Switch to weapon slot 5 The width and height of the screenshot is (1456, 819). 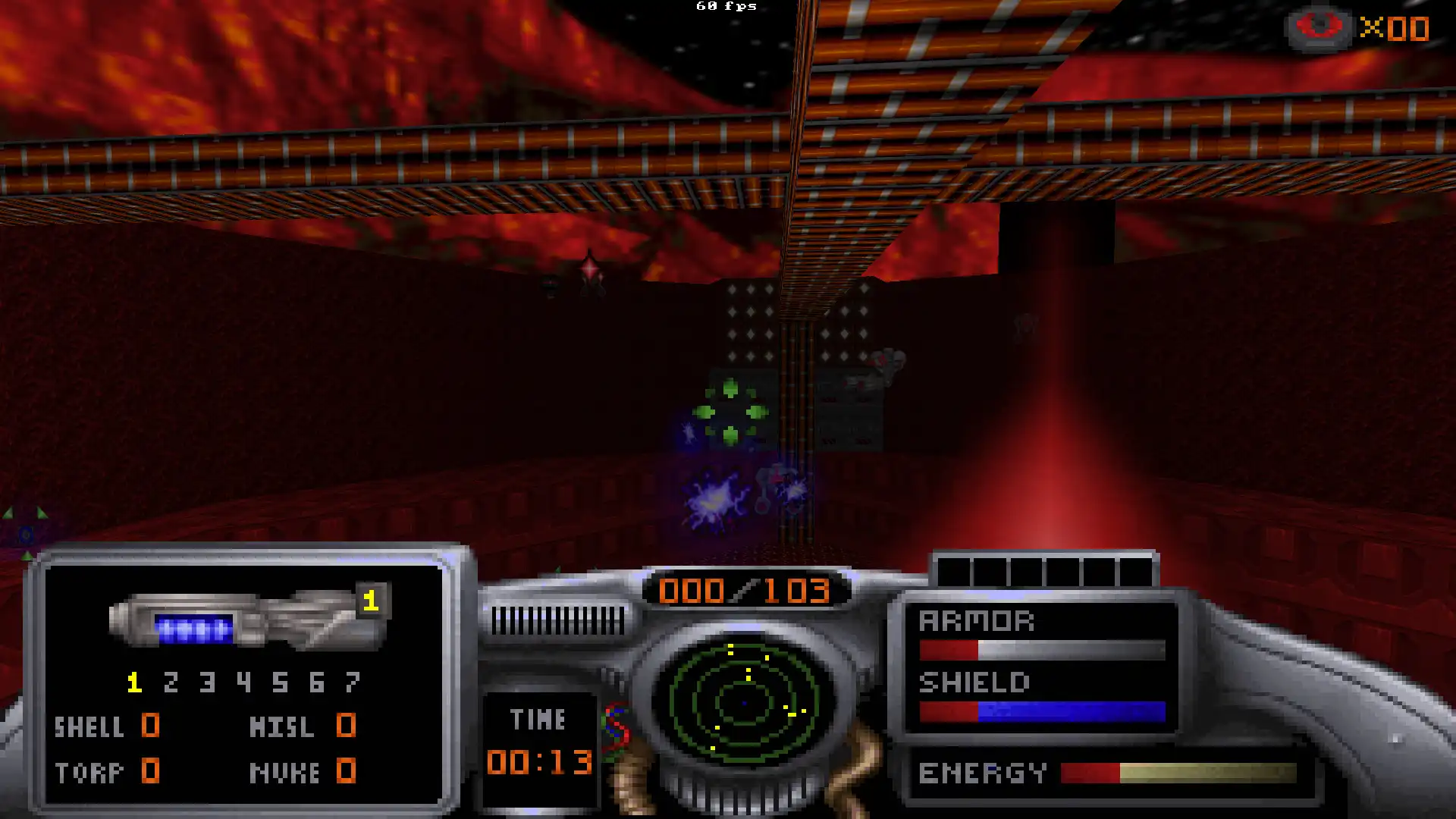tap(280, 682)
